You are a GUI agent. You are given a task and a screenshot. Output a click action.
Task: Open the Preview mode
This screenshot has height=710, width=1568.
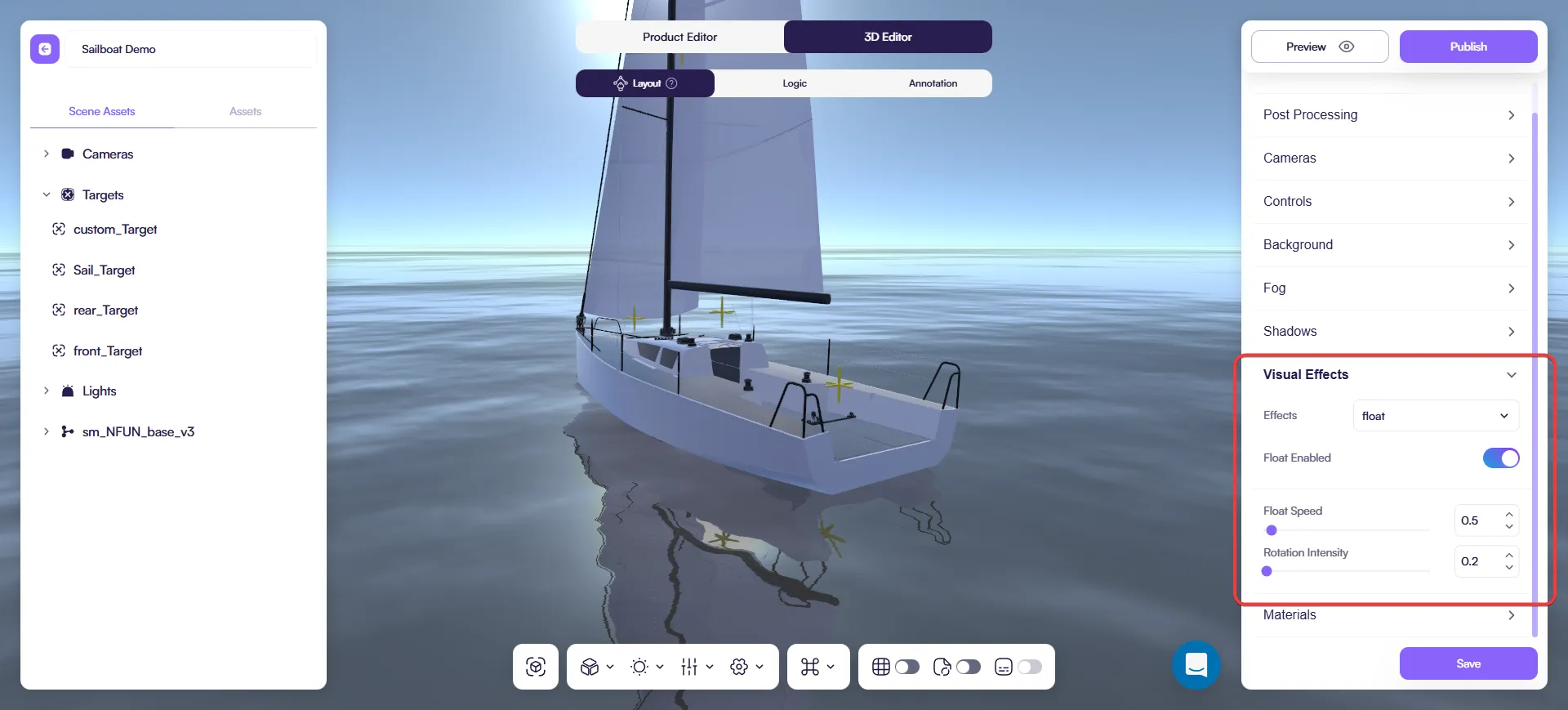[1319, 47]
